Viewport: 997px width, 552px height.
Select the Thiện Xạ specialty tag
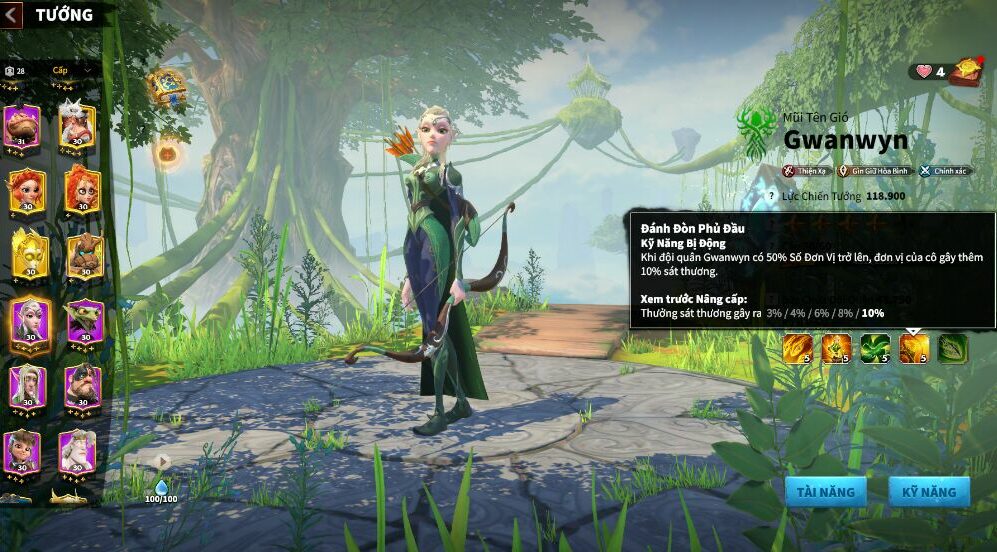coord(807,171)
